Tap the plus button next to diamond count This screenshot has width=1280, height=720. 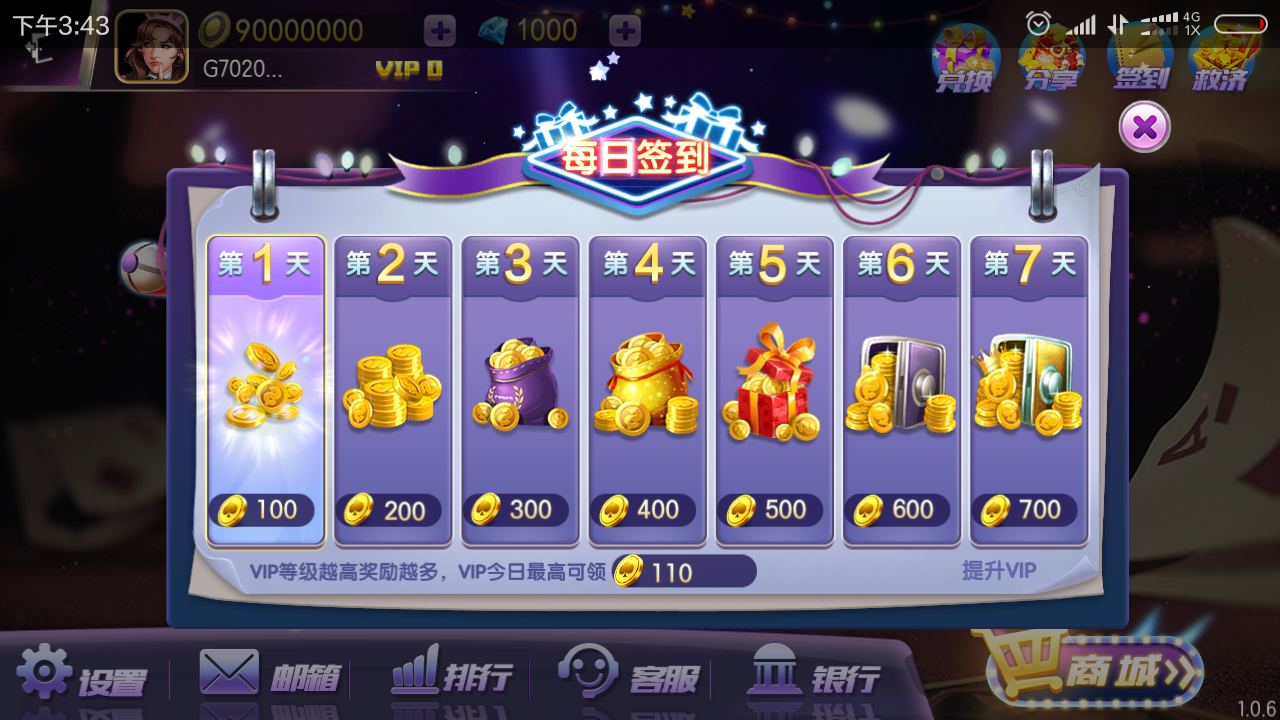click(x=623, y=31)
